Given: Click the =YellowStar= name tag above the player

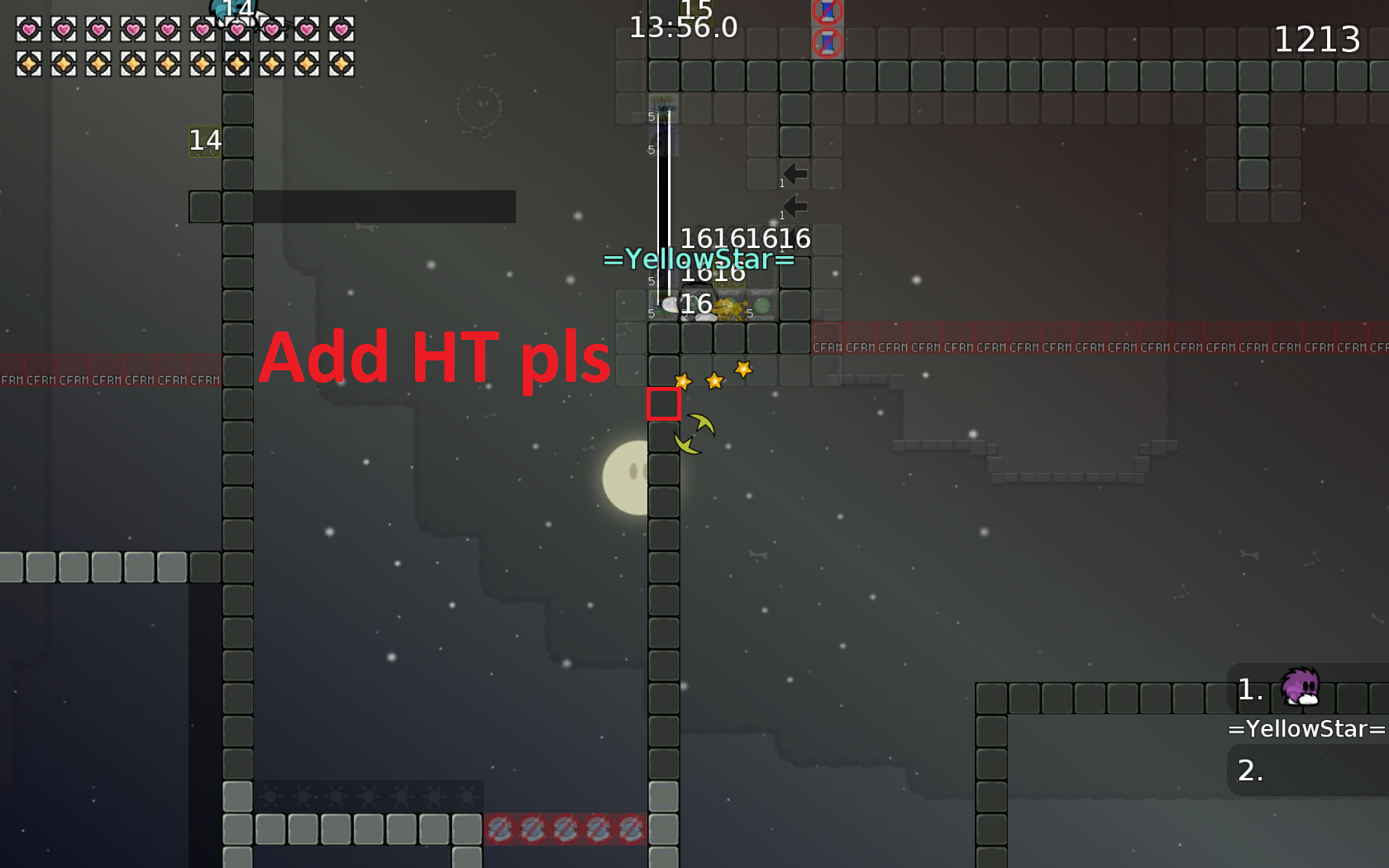Looking at the screenshot, I should tap(699, 260).
